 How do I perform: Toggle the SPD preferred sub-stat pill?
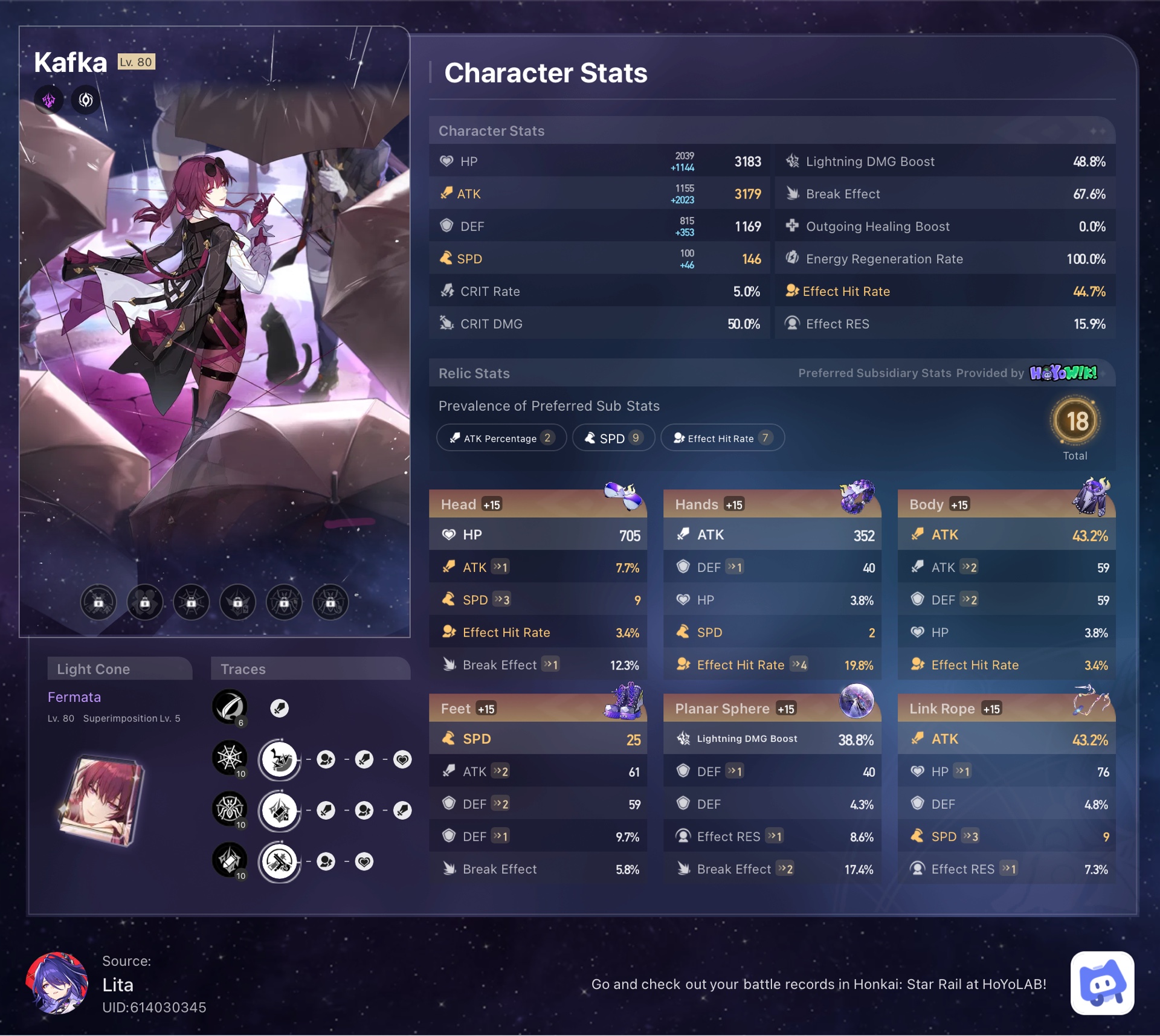(x=613, y=437)
